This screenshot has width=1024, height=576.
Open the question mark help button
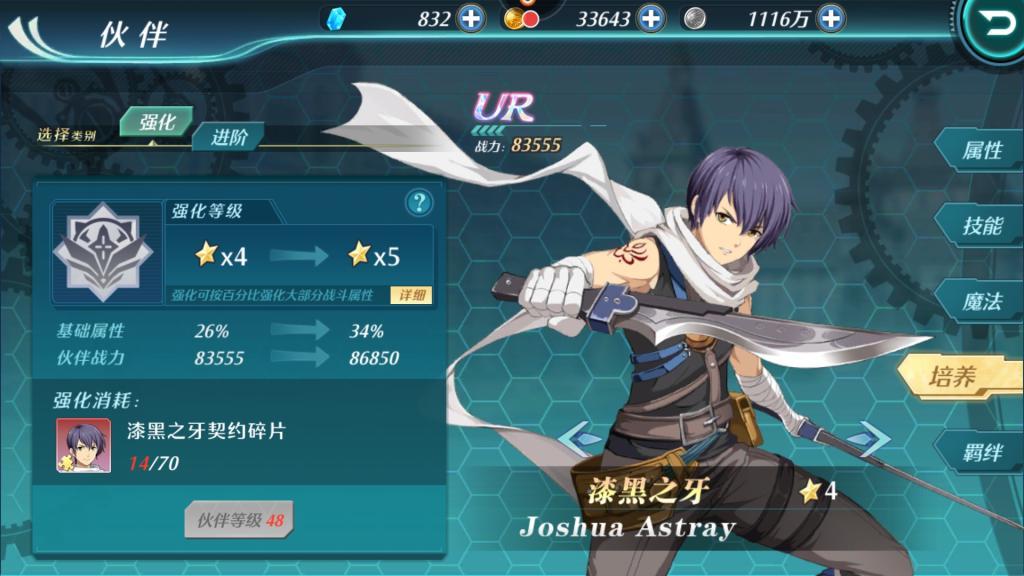coord(419,203)
